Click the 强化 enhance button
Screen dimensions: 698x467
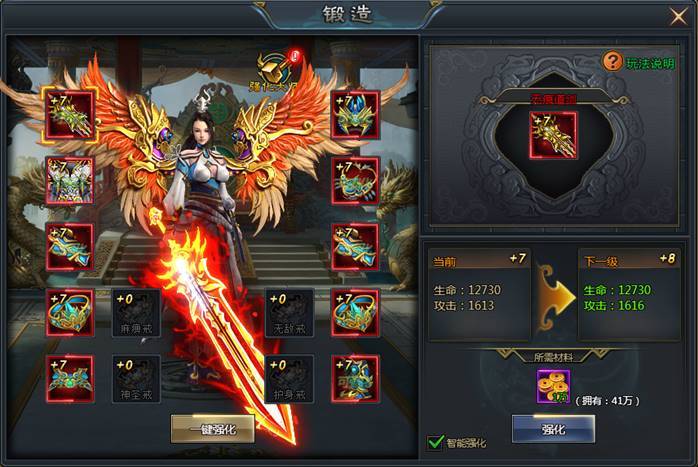tap(553, 428)
